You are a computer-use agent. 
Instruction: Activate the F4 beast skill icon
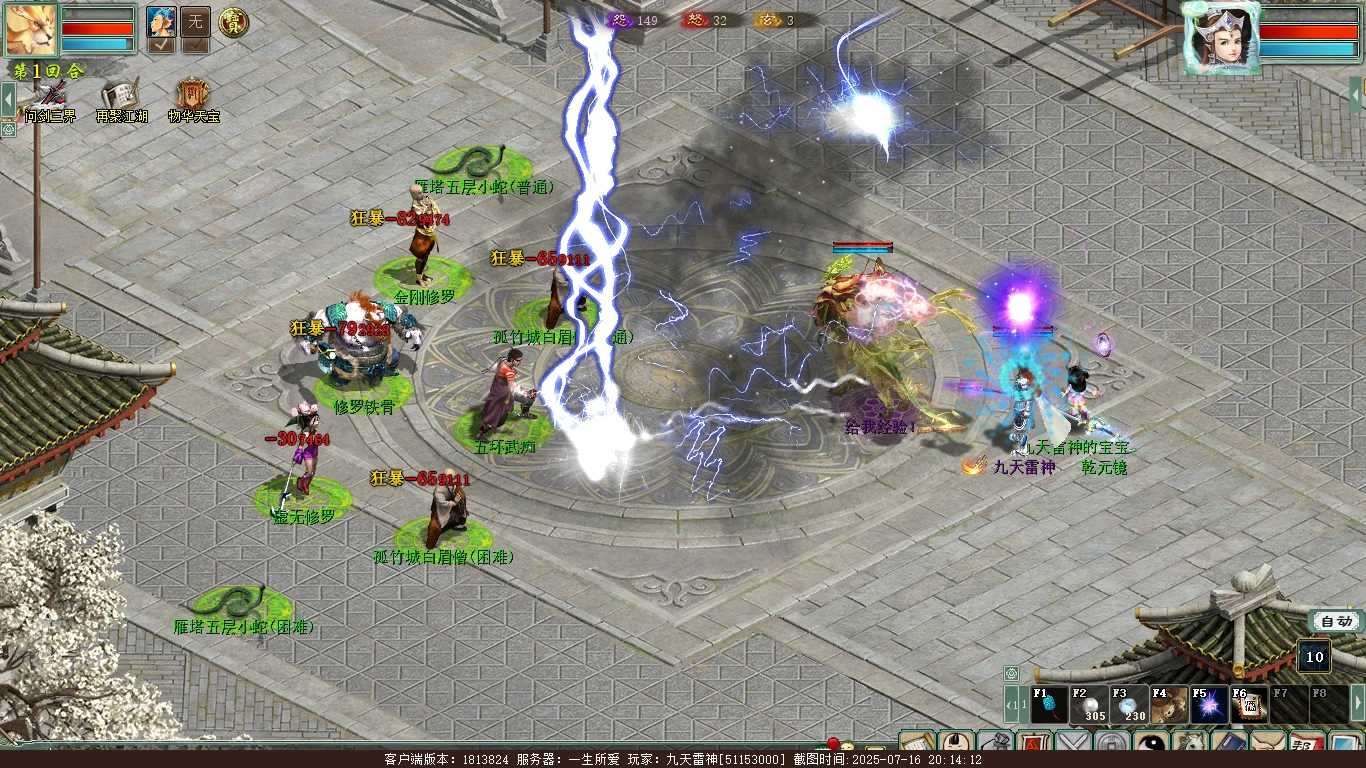(1169, 704)
